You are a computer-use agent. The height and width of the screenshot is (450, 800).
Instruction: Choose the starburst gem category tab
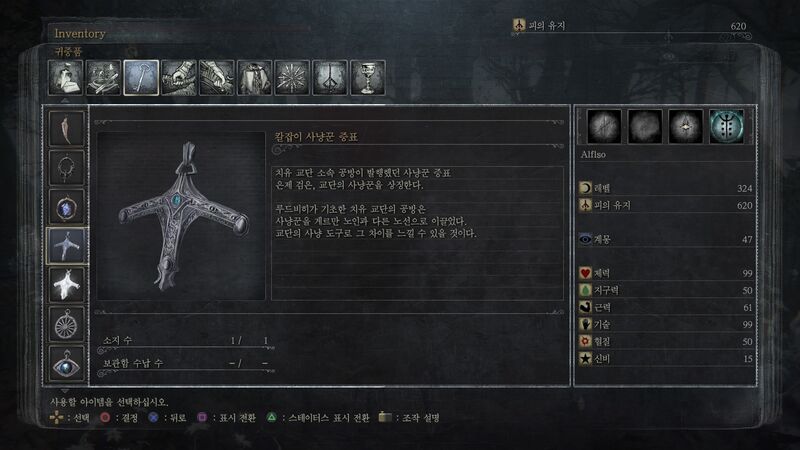click(293, 77)
